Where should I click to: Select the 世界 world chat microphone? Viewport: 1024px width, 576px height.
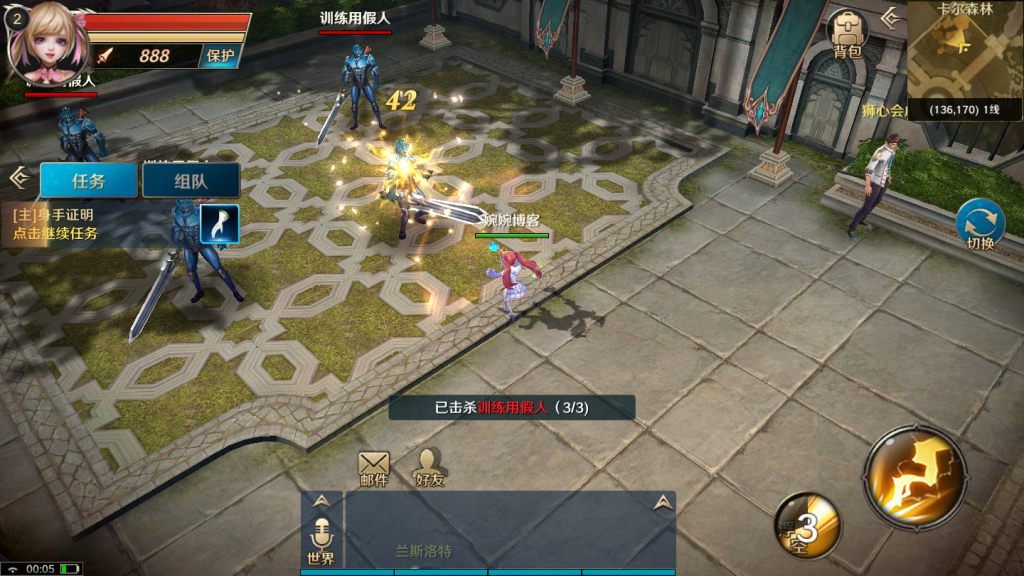click(x=321, y=540)
